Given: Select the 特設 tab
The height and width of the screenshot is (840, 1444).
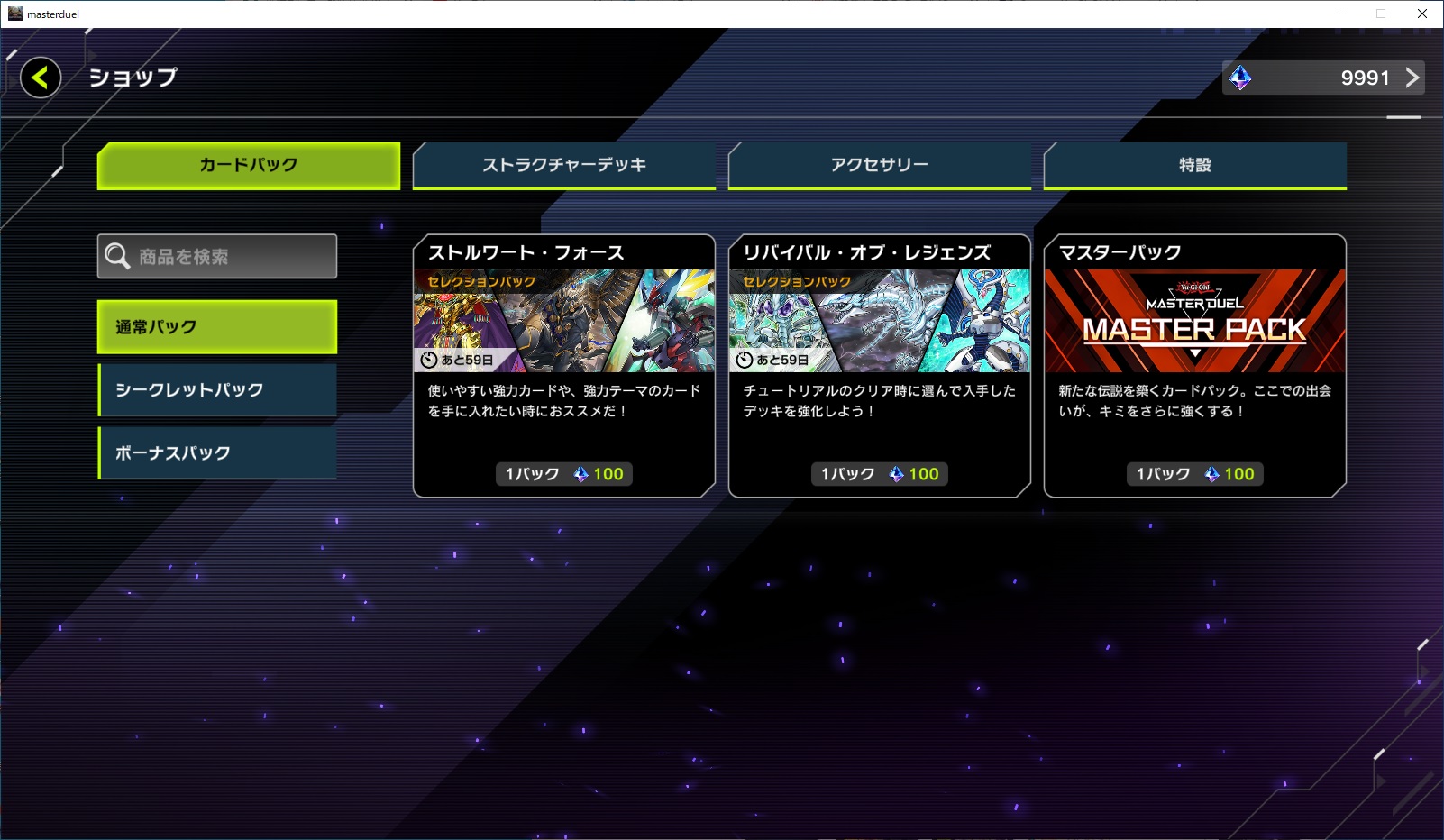Looking at the screenshot, I should 1194,165.
